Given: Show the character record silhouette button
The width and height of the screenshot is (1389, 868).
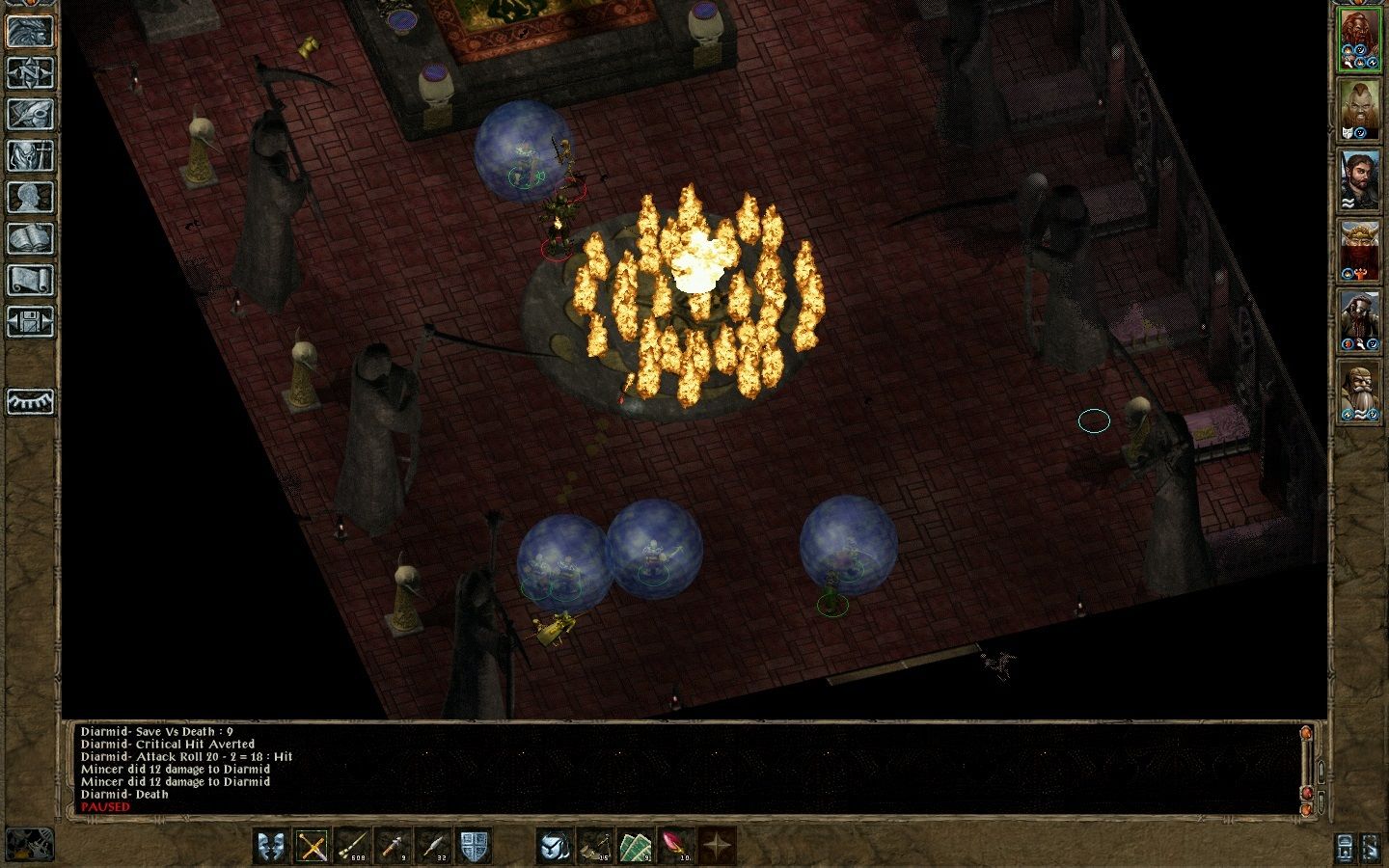Looking at the screenshot, I should [x=31, y=197].
